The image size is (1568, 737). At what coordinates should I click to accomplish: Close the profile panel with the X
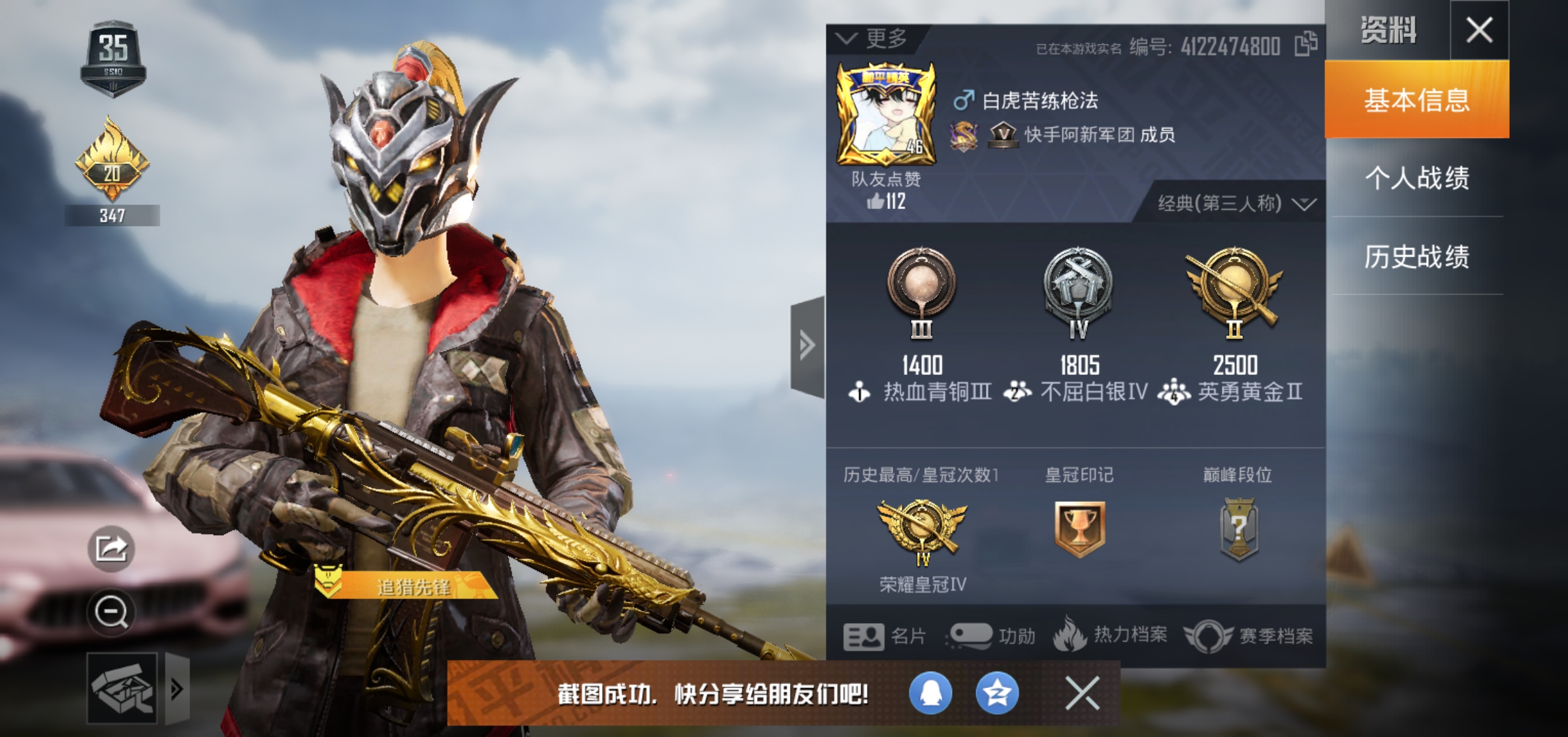point(1479,30)
